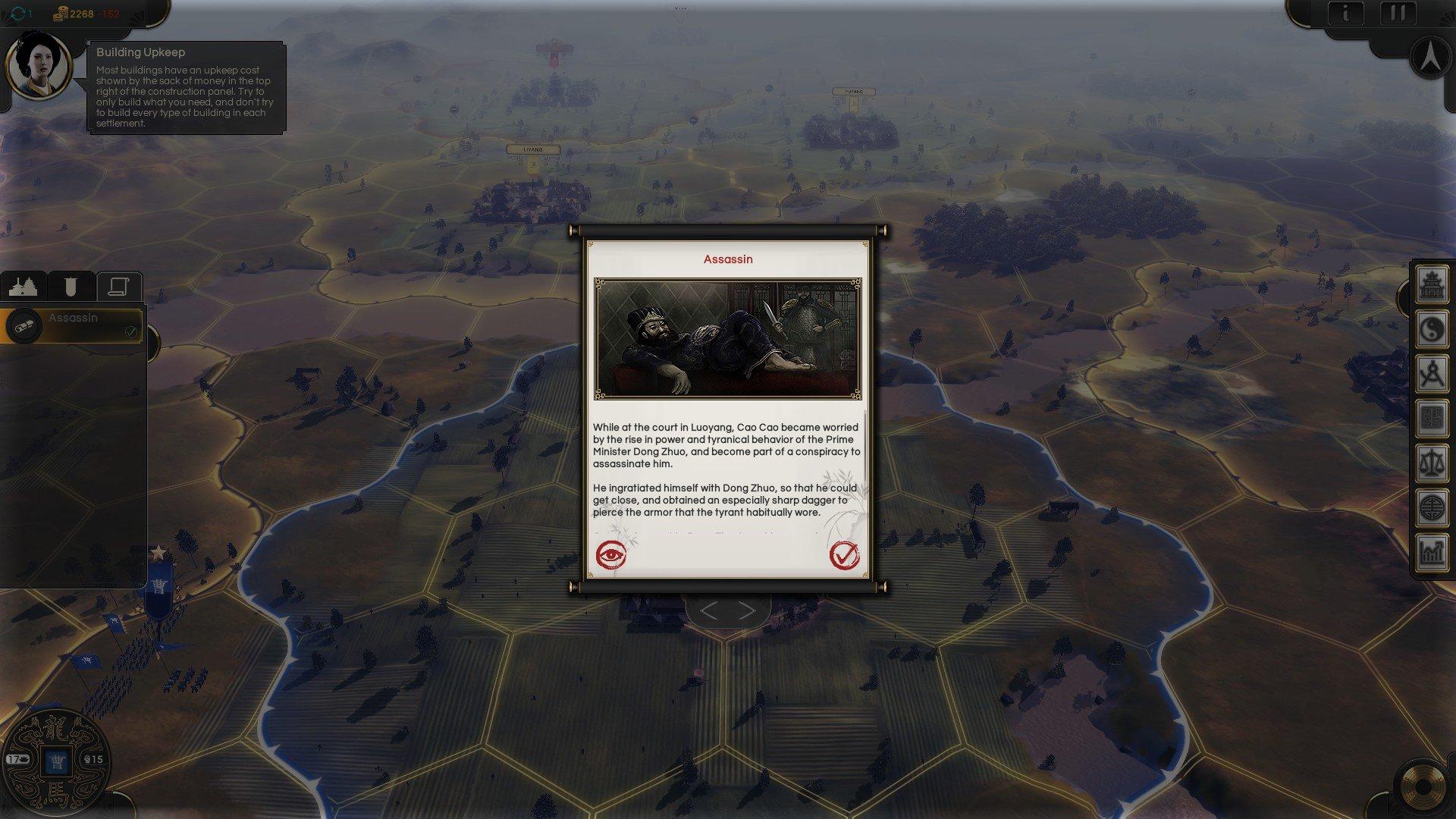Click the info button at the top right
Viewport: 1456px width, 819px height.
[x=1347, y=13]
